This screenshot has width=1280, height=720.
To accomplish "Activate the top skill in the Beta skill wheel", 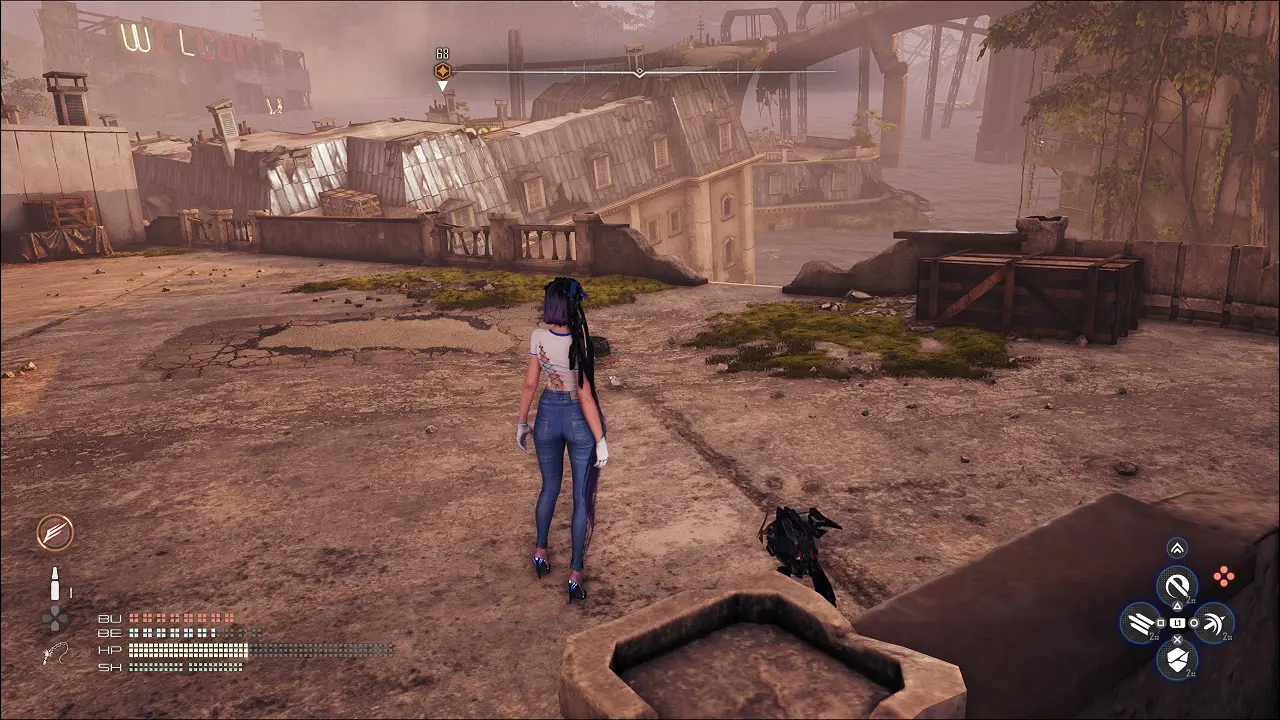I will (x=1177, y=586).
